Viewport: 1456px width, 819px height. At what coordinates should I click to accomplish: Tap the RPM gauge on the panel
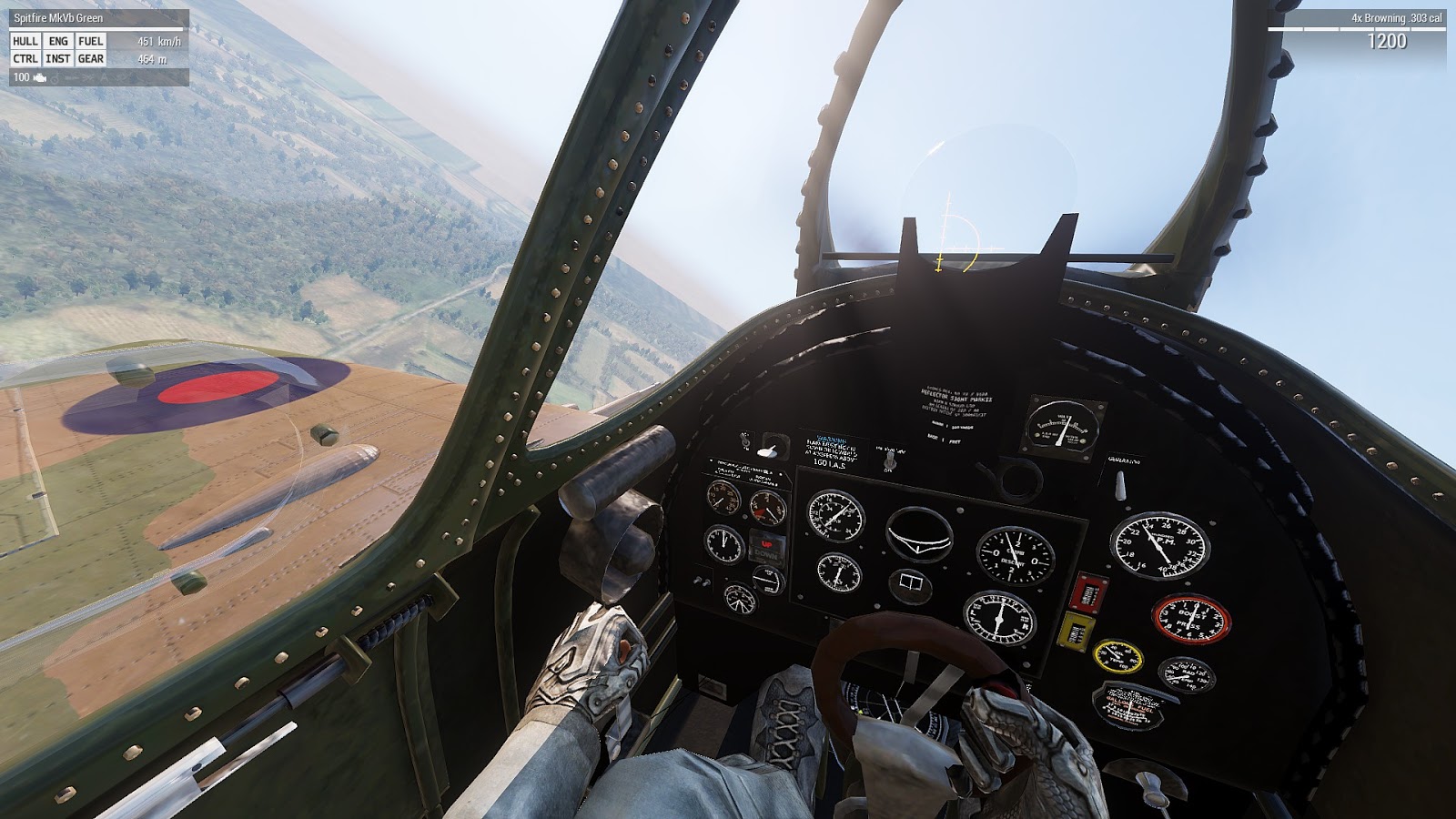pos(1159,543)
